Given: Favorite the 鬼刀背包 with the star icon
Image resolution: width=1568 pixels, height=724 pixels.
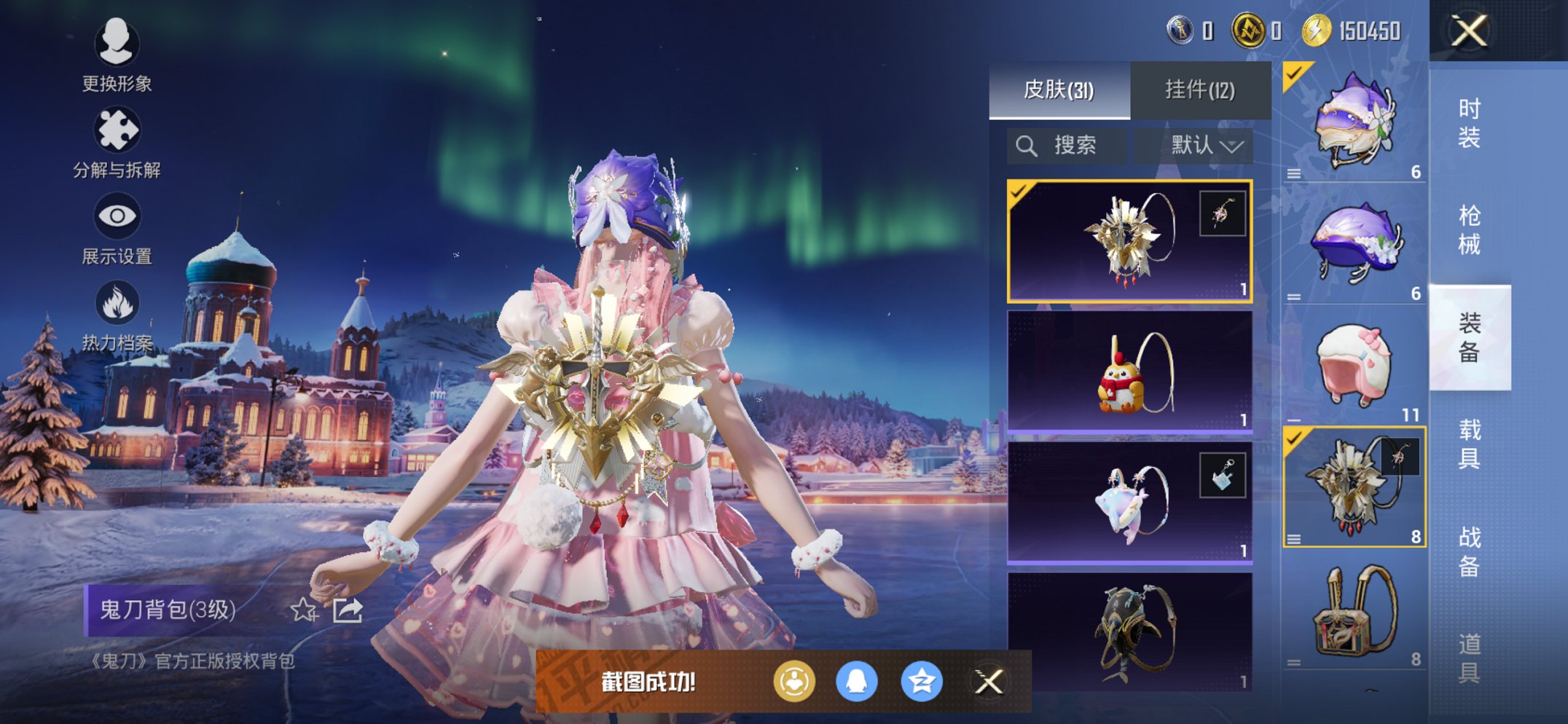Looking at the screenshot, I should pyautogui.click(x=304, y=610).
